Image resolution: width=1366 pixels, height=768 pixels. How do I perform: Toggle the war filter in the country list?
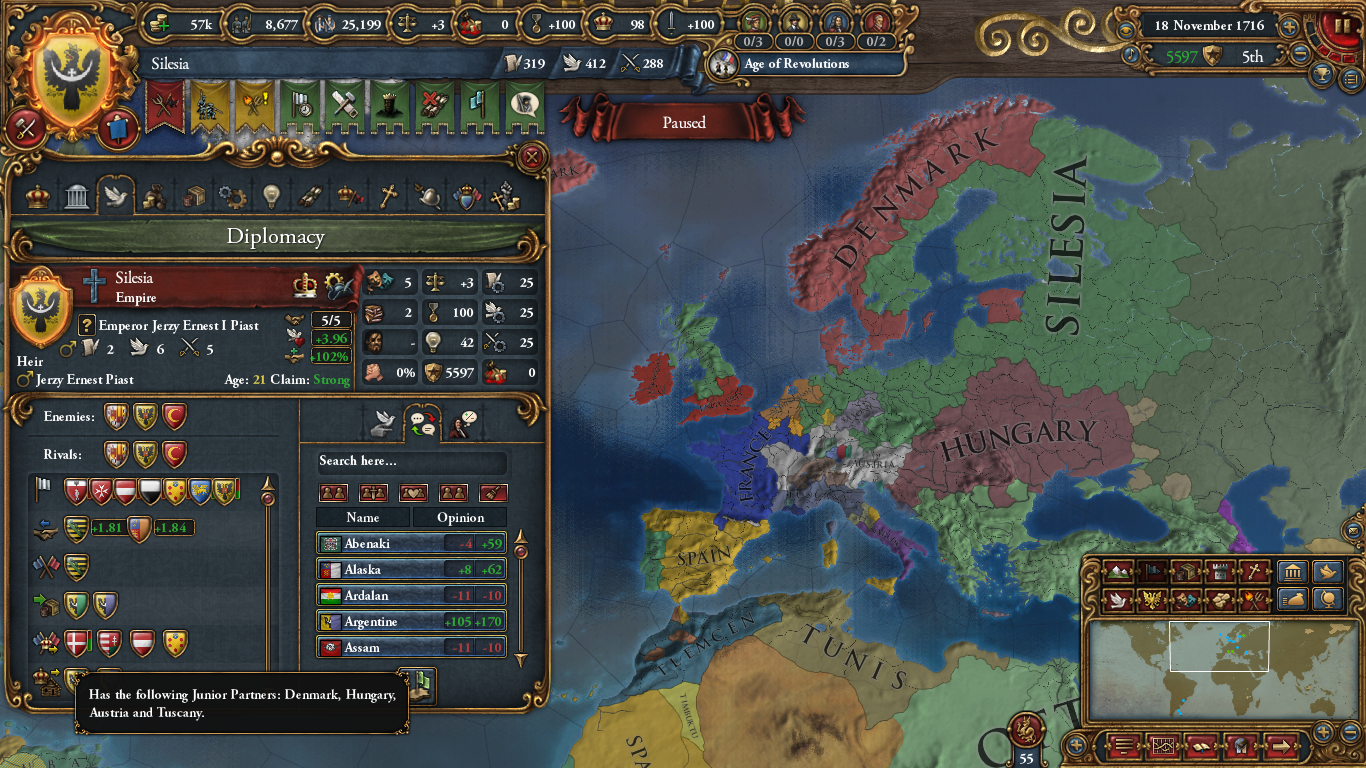374,493
